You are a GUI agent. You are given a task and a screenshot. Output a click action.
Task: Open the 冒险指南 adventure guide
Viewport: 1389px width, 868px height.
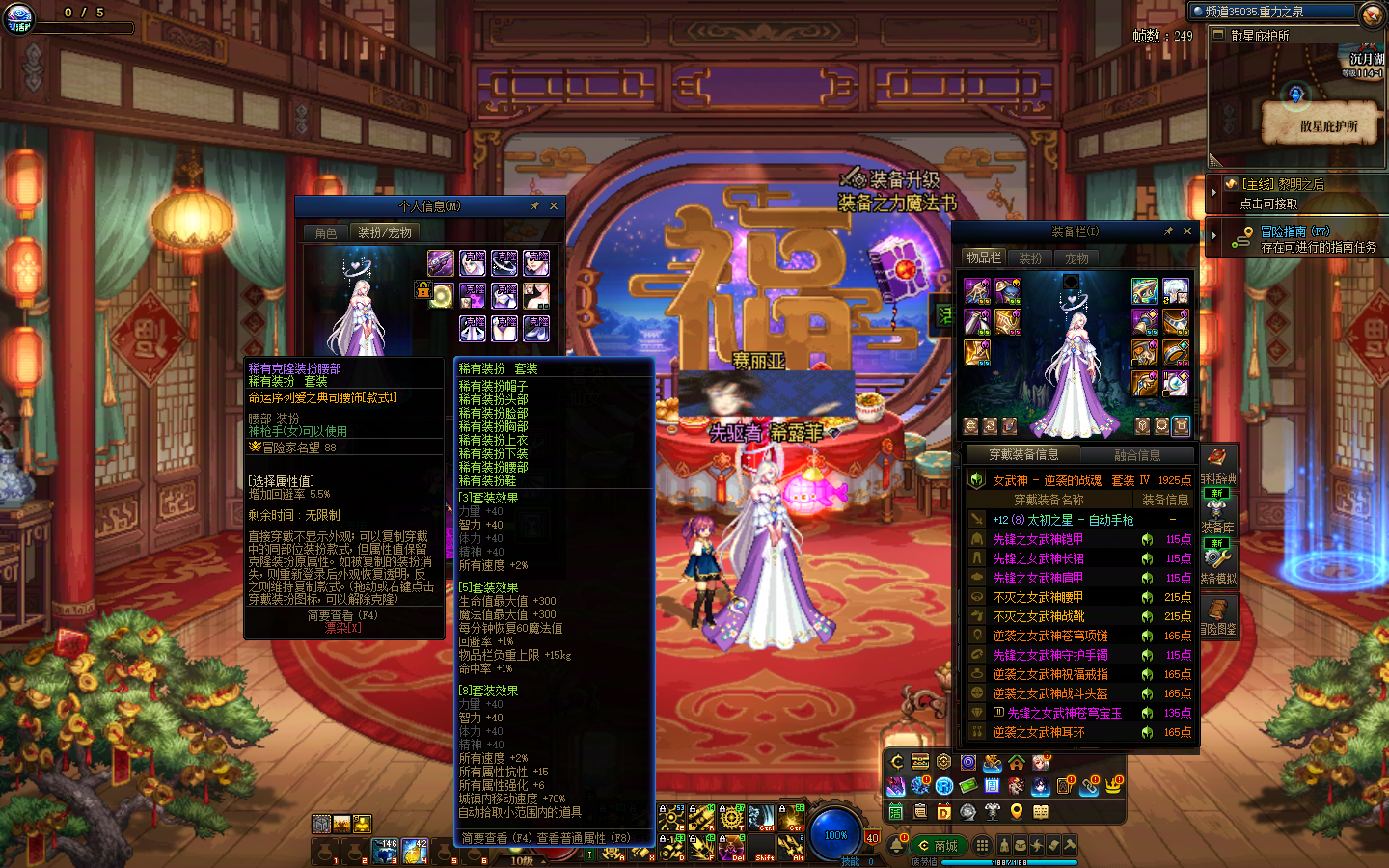pyautogui.click(x=1294, y=231)
